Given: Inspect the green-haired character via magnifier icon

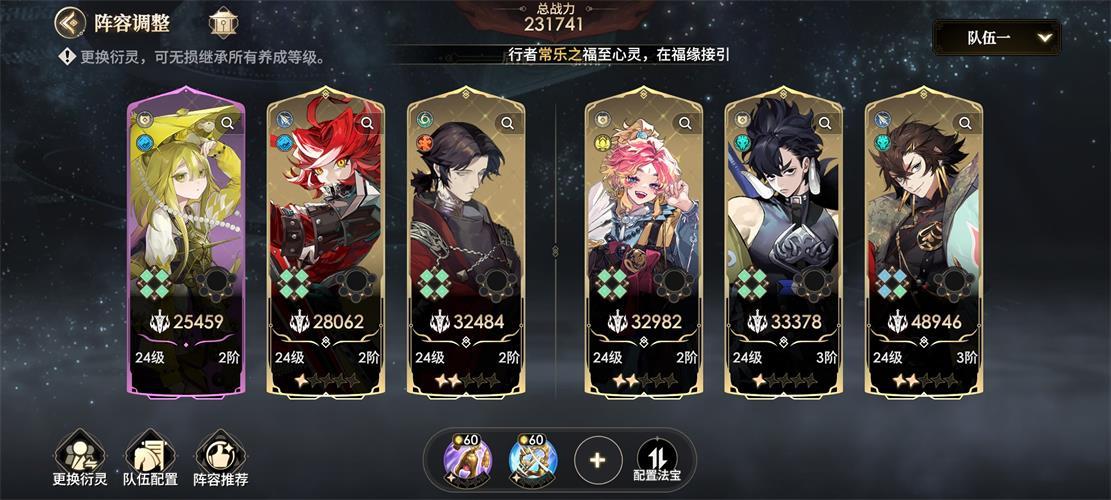Looking at the screenshot, I should pos(228,123).
